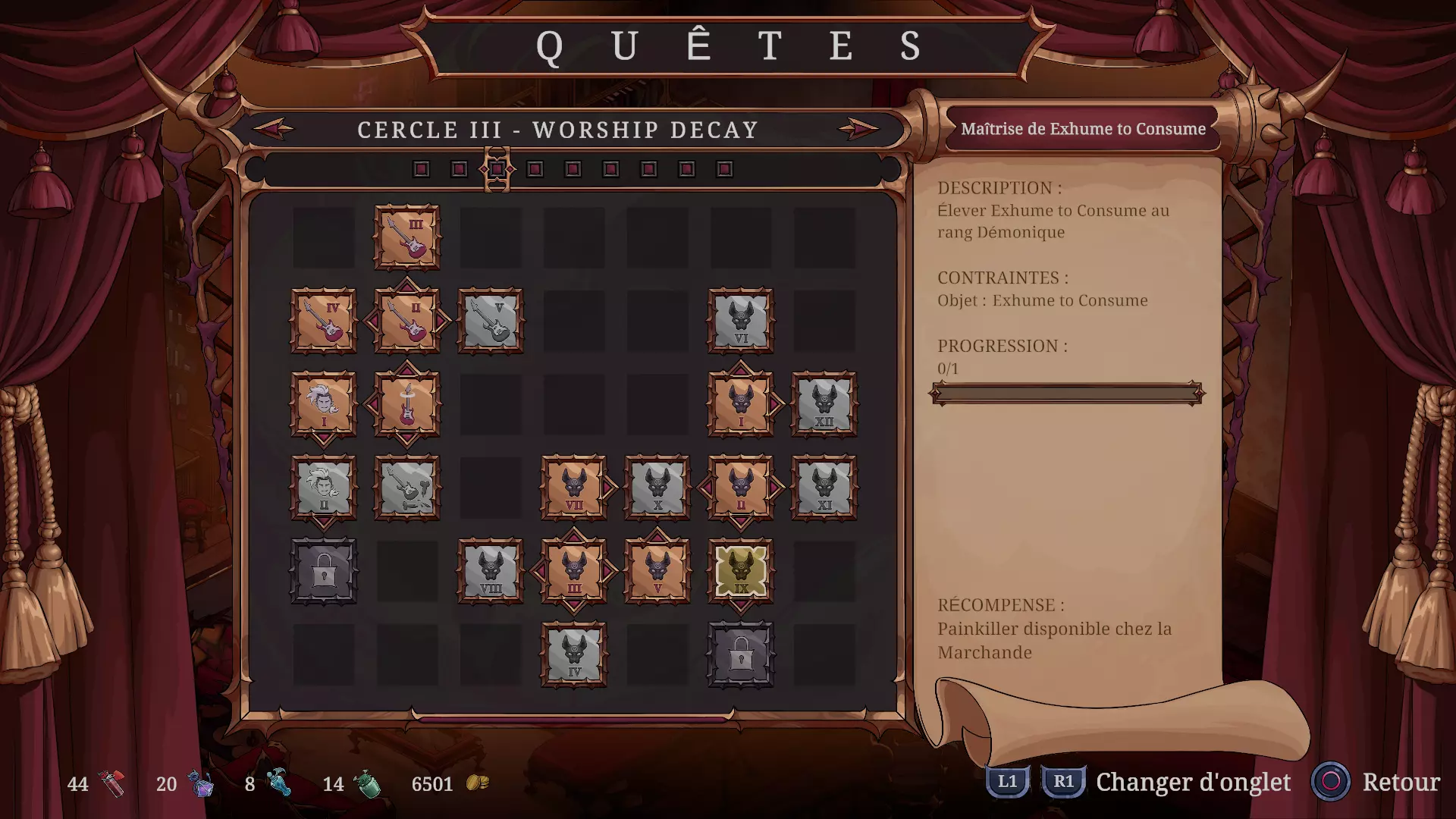Select the grey character portrait II quest
Viewport: 1456px width, 819px height.
(x=324, y=488)
